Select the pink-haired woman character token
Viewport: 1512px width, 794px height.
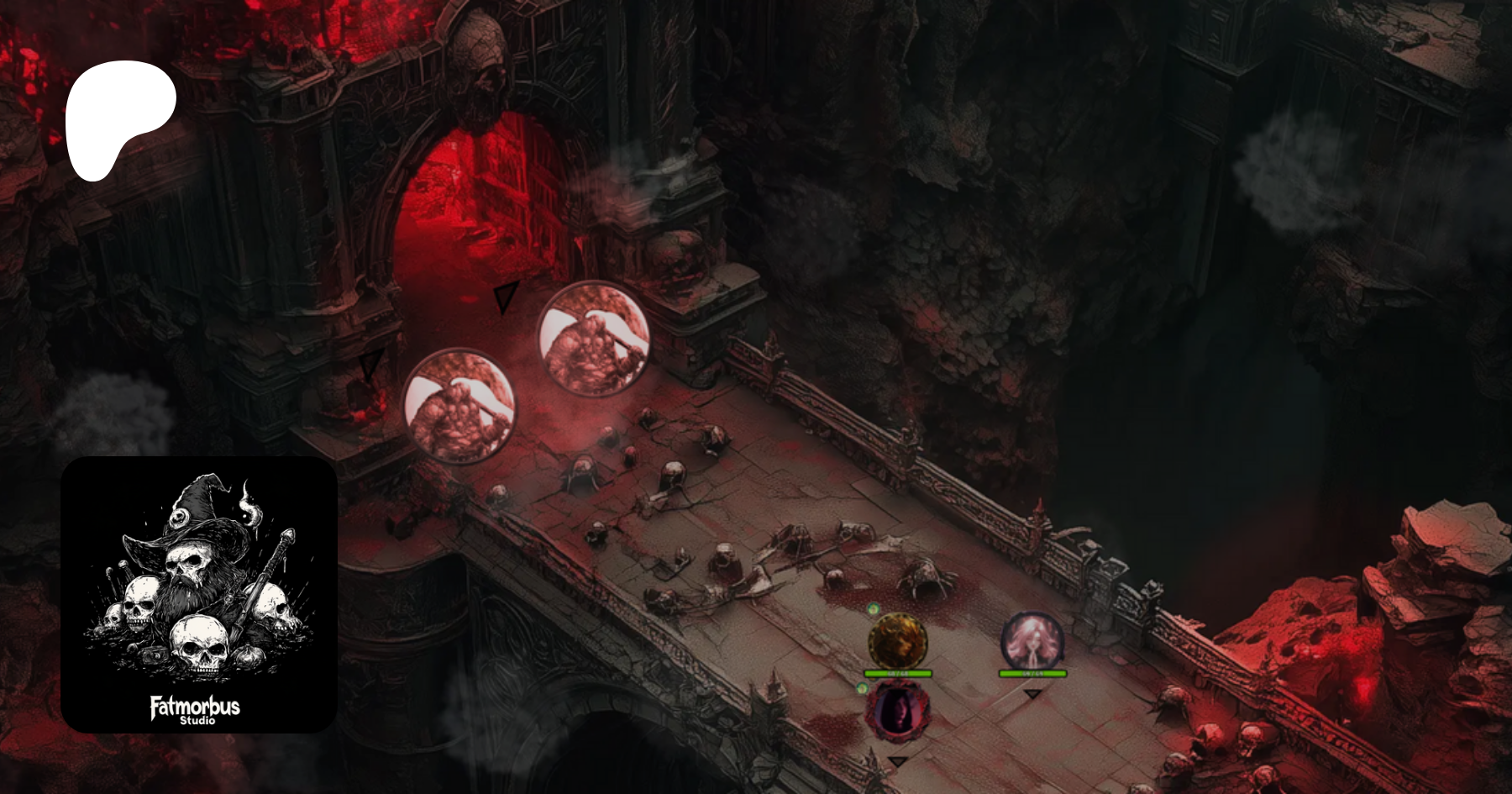(x=1032, y=641)
